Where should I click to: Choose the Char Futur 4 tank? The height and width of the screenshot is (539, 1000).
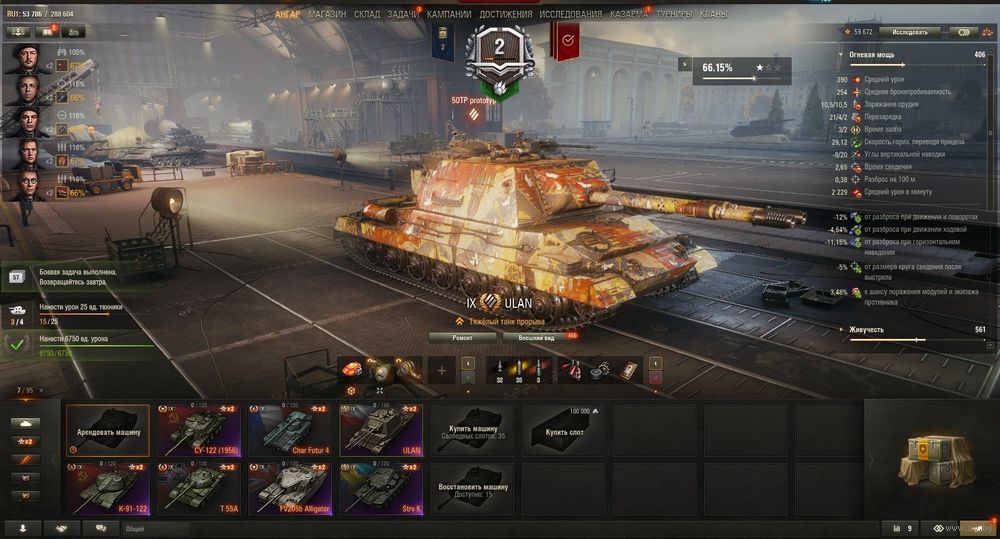coord(289,430)
